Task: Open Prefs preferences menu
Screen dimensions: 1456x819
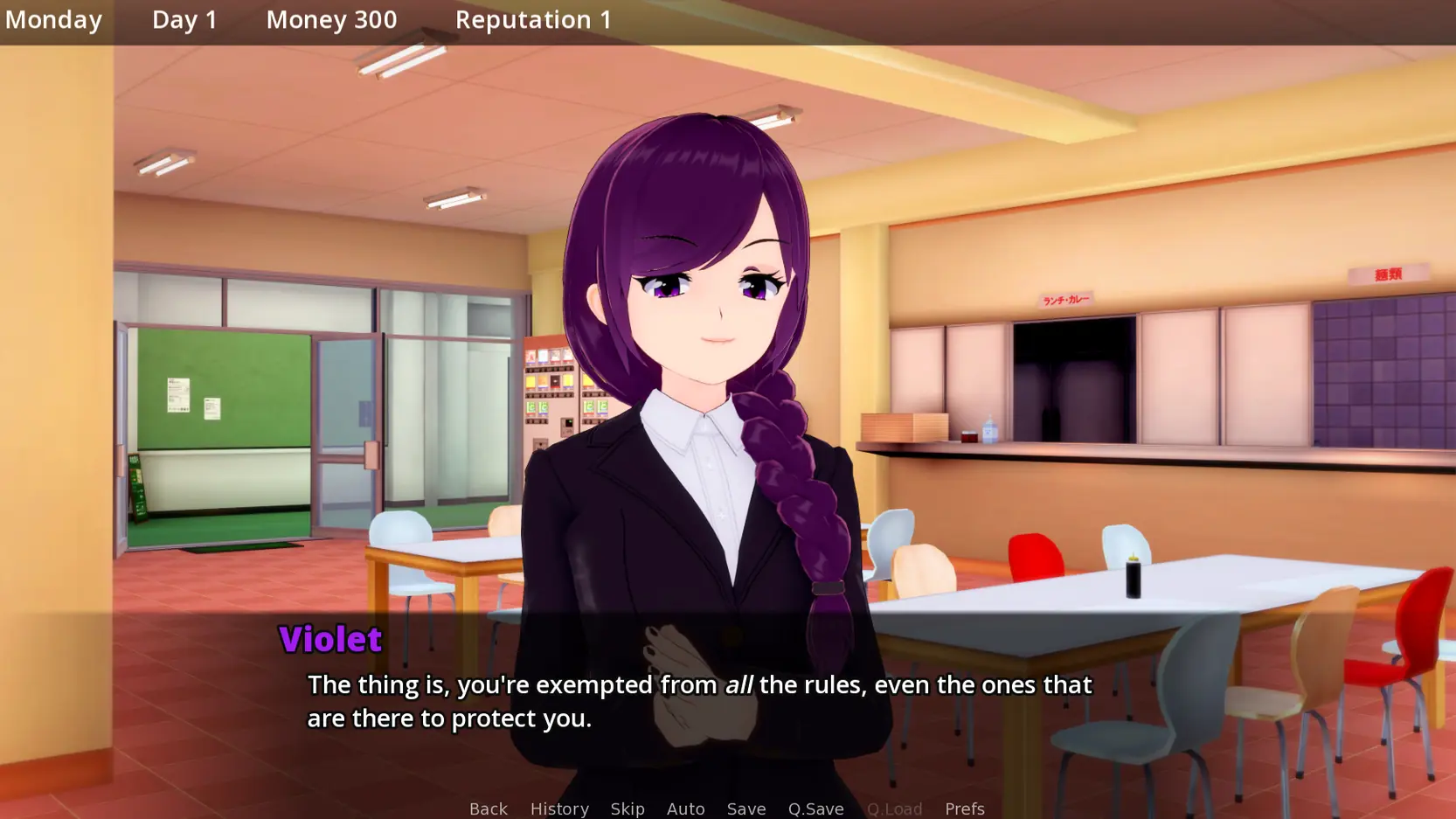Action: [964, 809]
